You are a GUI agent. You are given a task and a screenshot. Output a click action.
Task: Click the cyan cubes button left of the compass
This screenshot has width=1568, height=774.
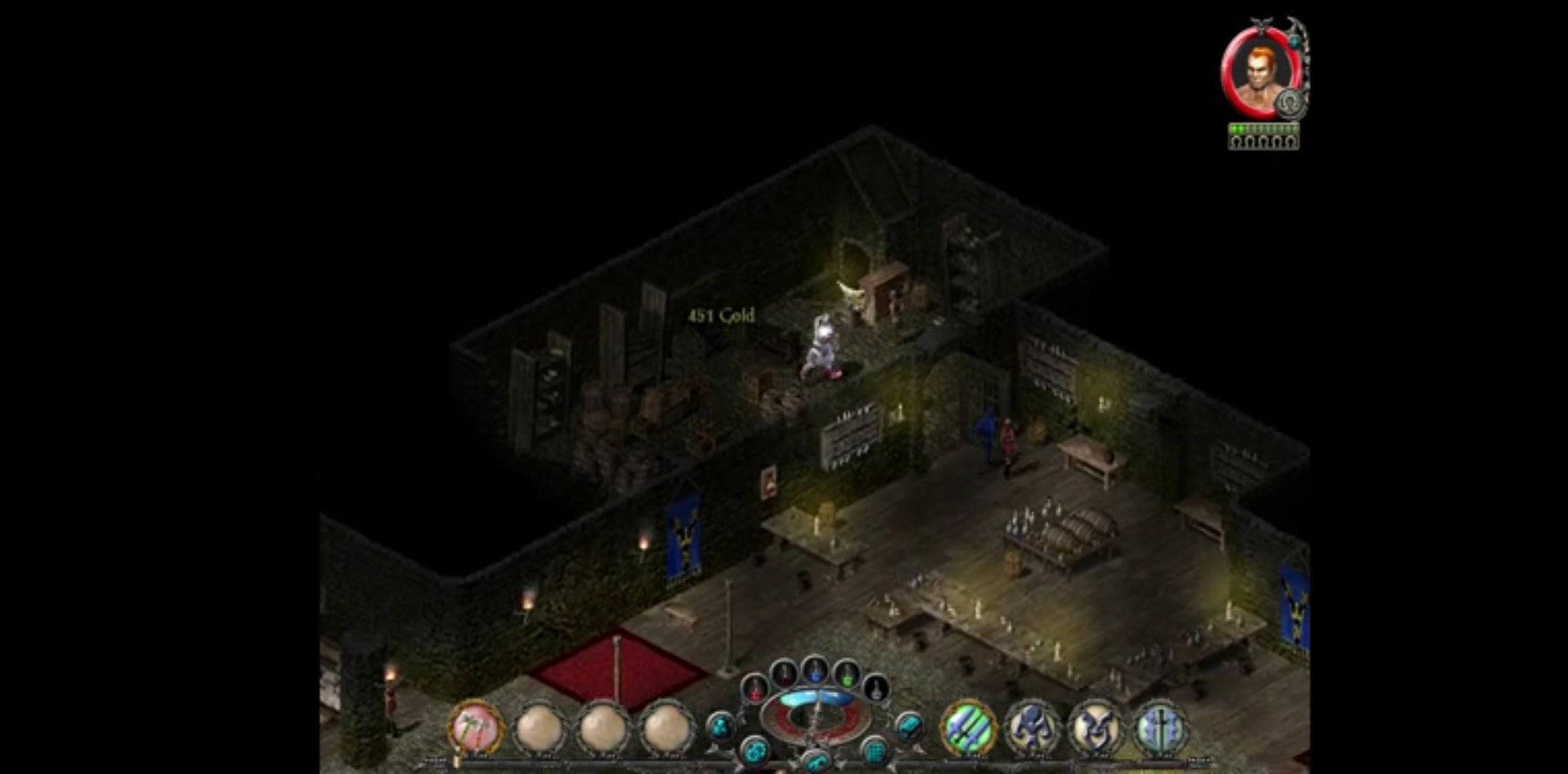point(720,726)
